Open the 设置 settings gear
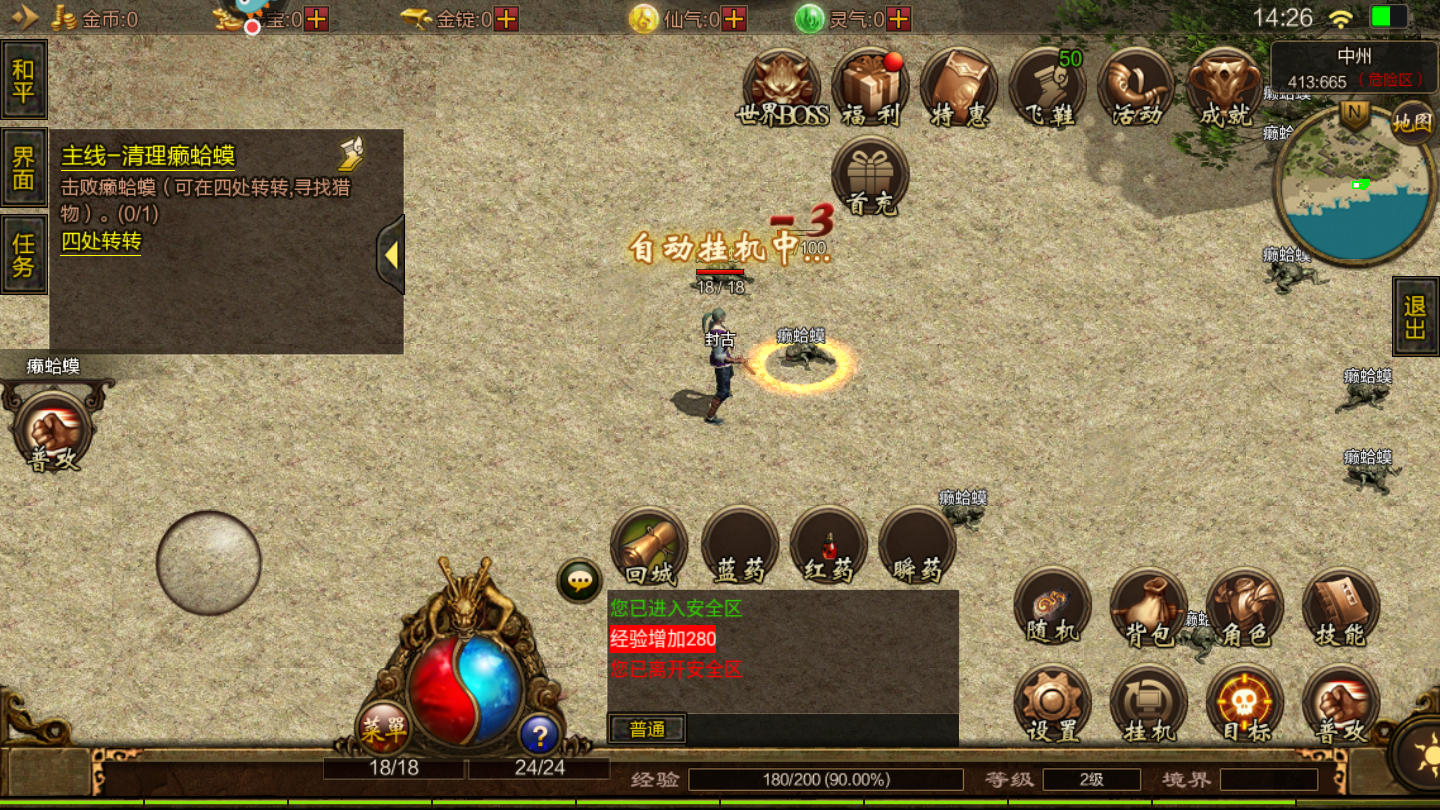 (x=1052, y=704)
